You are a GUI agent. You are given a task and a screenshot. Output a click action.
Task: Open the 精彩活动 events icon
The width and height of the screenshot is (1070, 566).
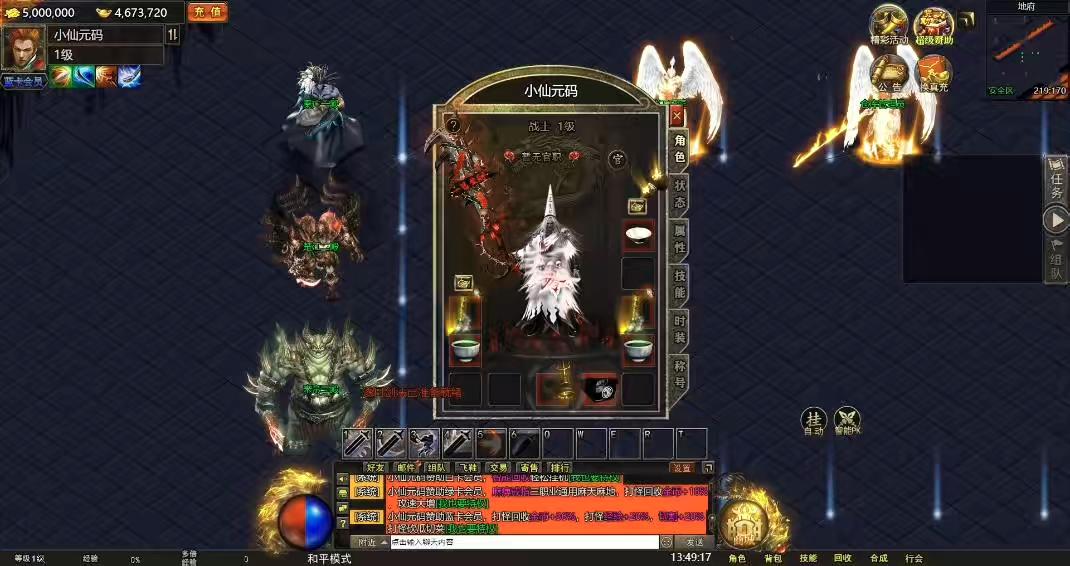[x=888, y=26]
